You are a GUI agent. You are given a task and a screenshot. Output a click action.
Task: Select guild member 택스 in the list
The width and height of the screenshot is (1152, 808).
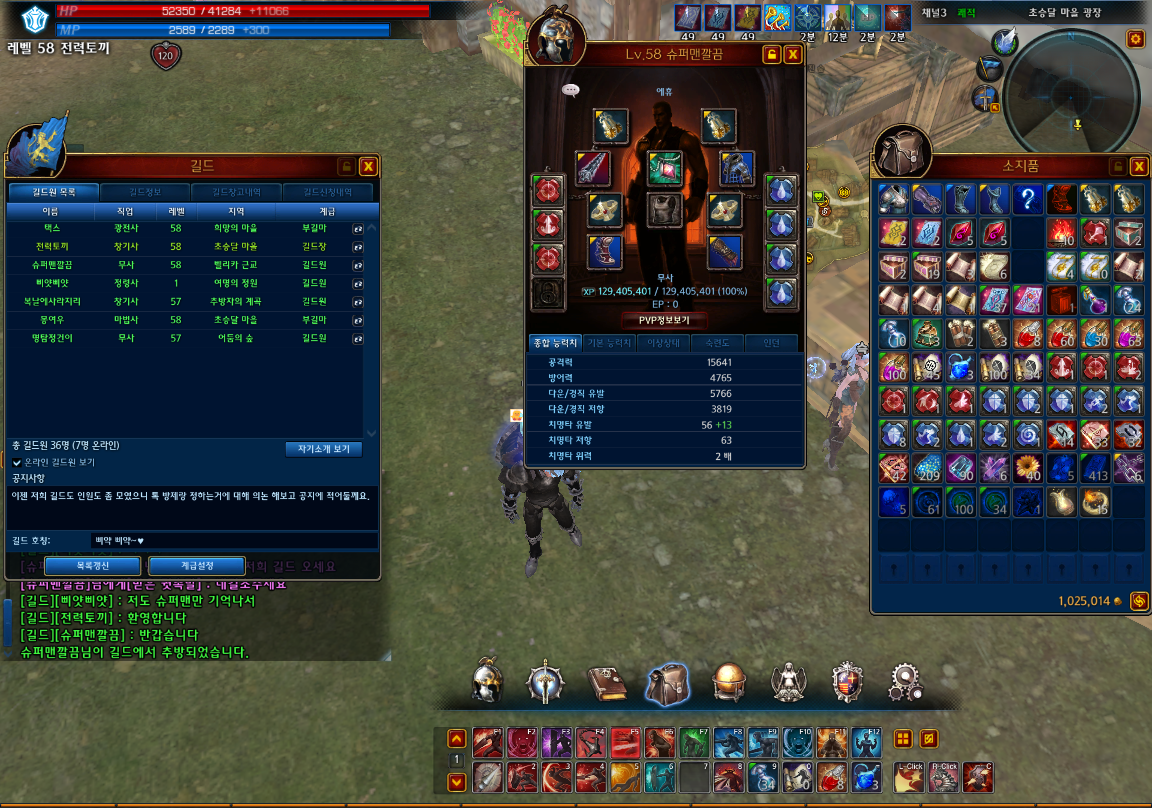[50, 228]
